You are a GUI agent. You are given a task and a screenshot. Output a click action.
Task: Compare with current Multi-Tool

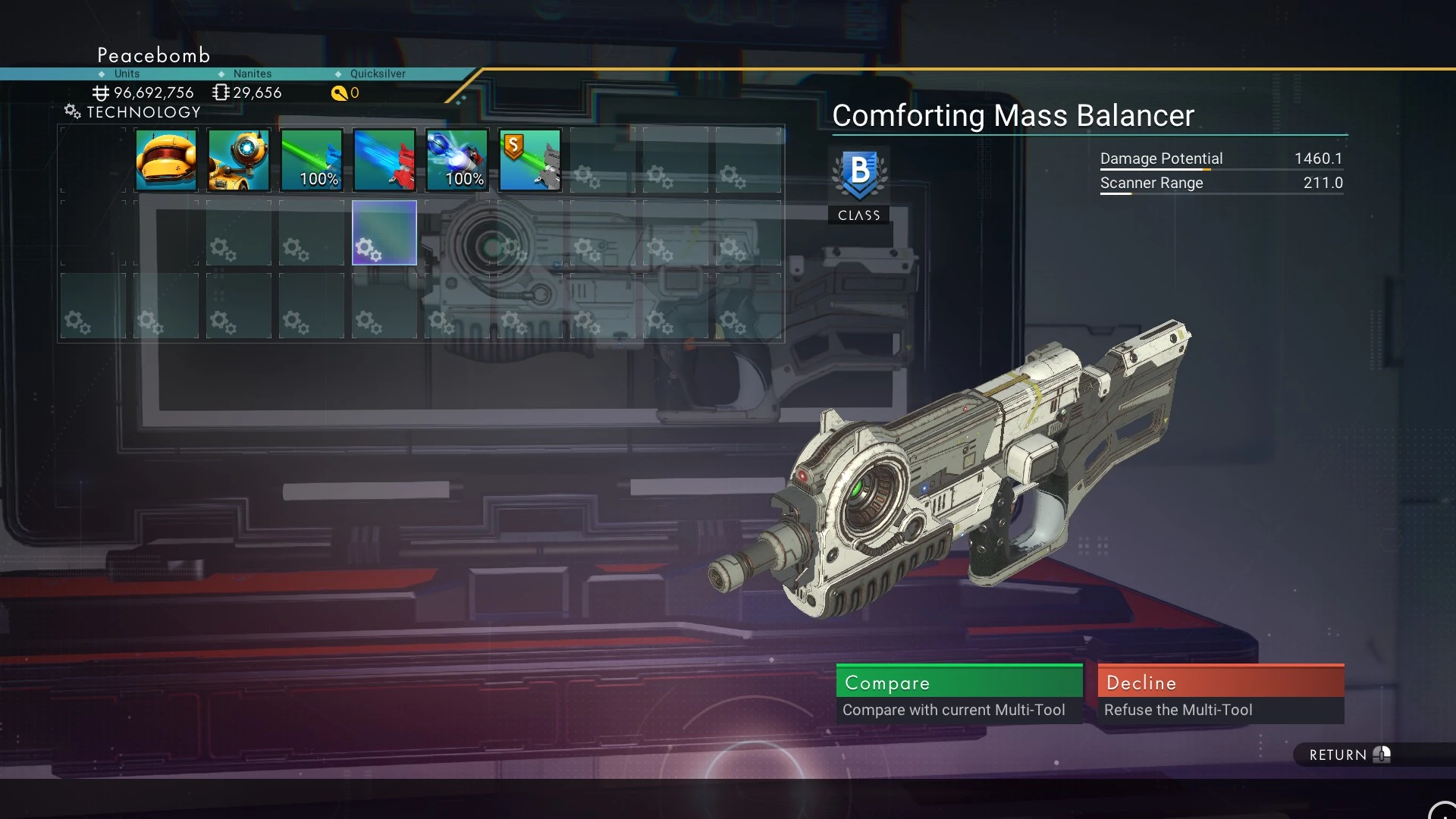(x=959, y=693)
